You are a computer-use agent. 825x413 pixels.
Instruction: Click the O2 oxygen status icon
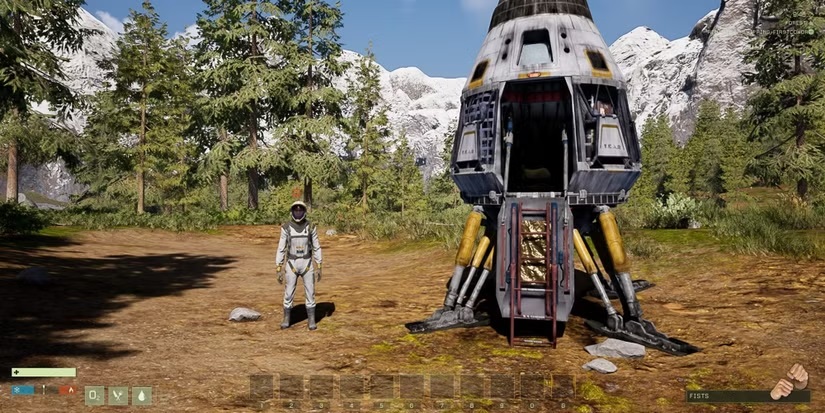[x=94, y=395]
